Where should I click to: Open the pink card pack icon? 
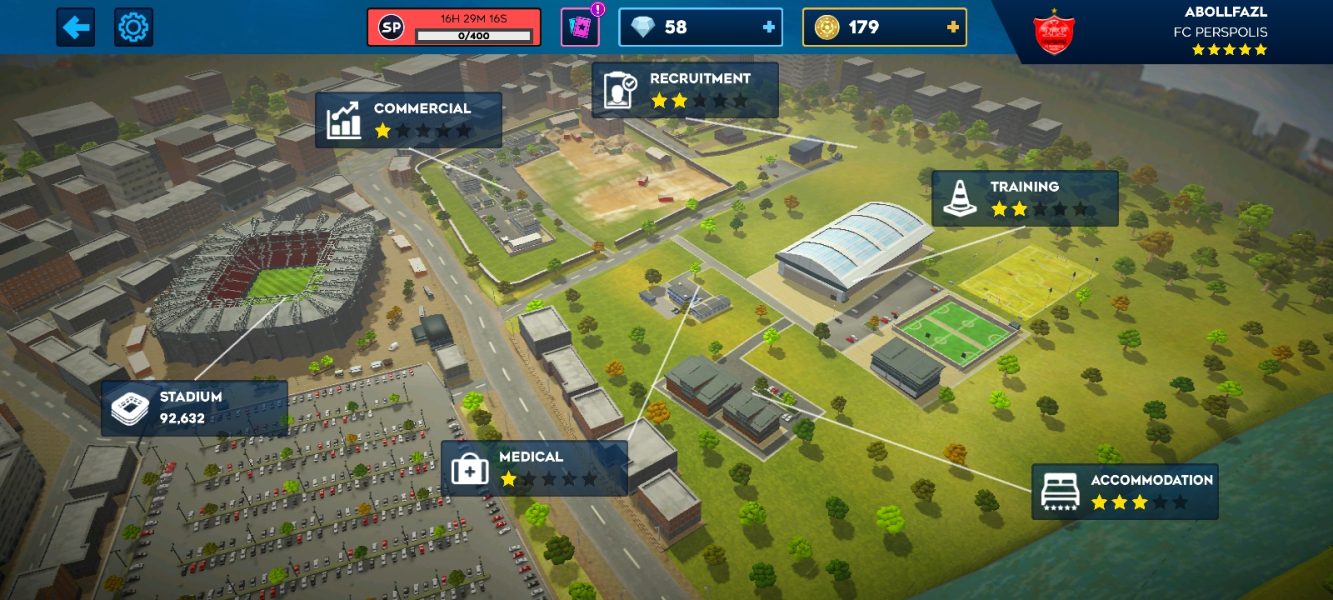tap(580, 27)
